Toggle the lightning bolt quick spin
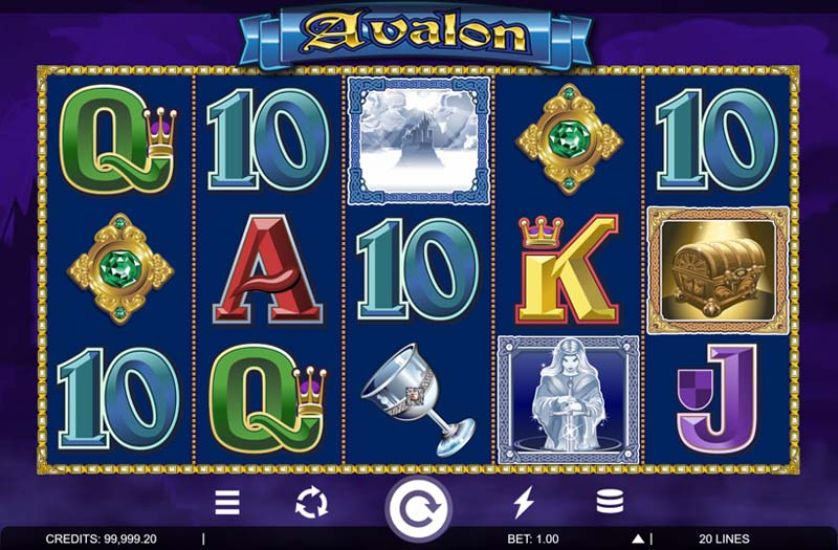838x550 pixels. [x=523, y=502]
